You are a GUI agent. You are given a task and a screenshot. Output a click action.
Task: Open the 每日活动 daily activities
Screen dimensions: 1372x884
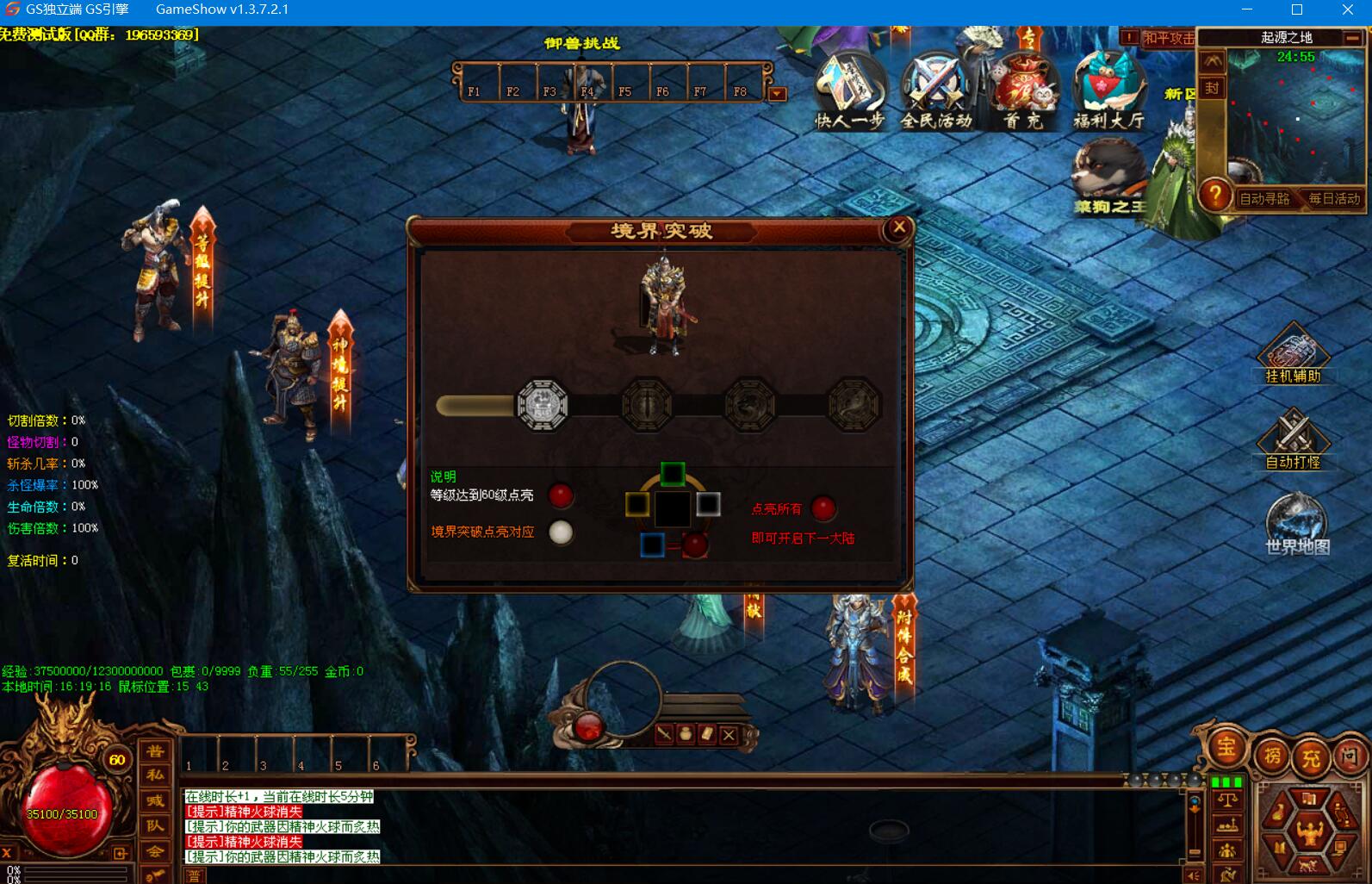coord(1334,199)
